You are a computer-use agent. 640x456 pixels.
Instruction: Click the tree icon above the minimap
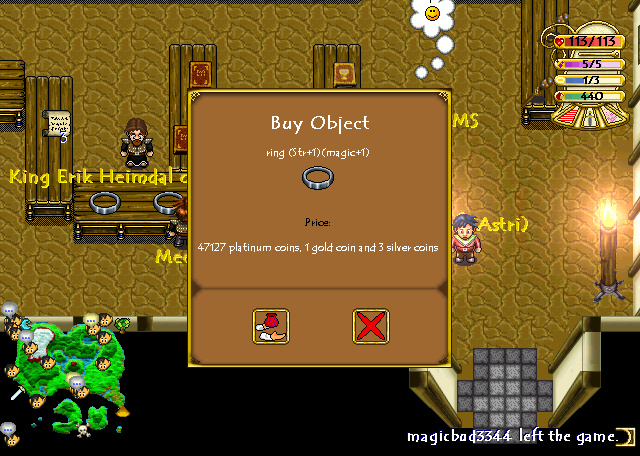click(122, 324)
